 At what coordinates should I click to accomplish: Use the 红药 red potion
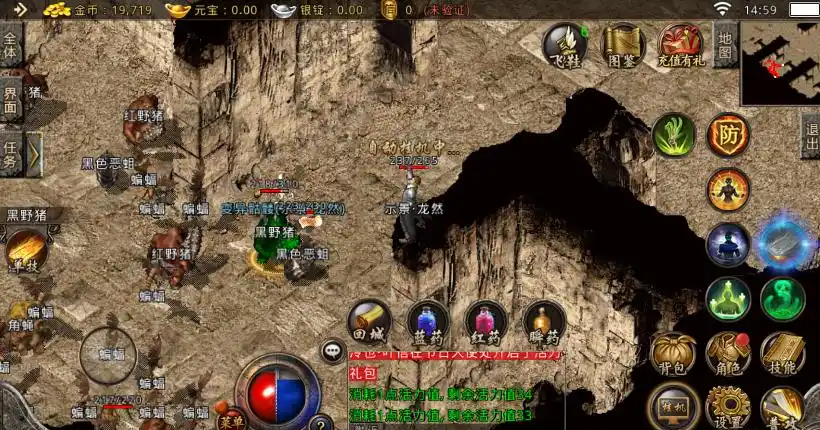pos(486,322)
